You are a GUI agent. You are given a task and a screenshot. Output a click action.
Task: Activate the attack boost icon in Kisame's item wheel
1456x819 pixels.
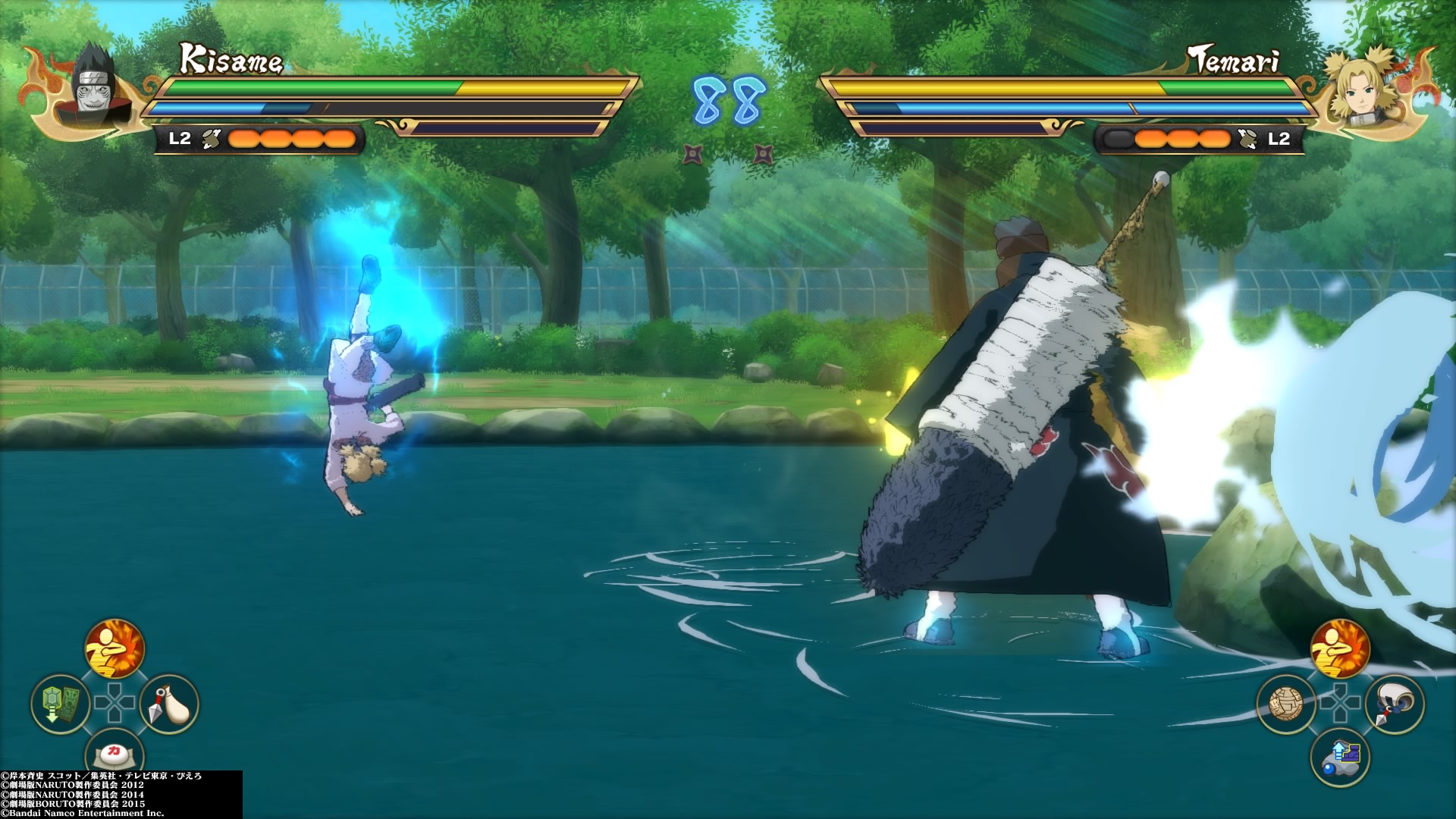pos(115,649)
